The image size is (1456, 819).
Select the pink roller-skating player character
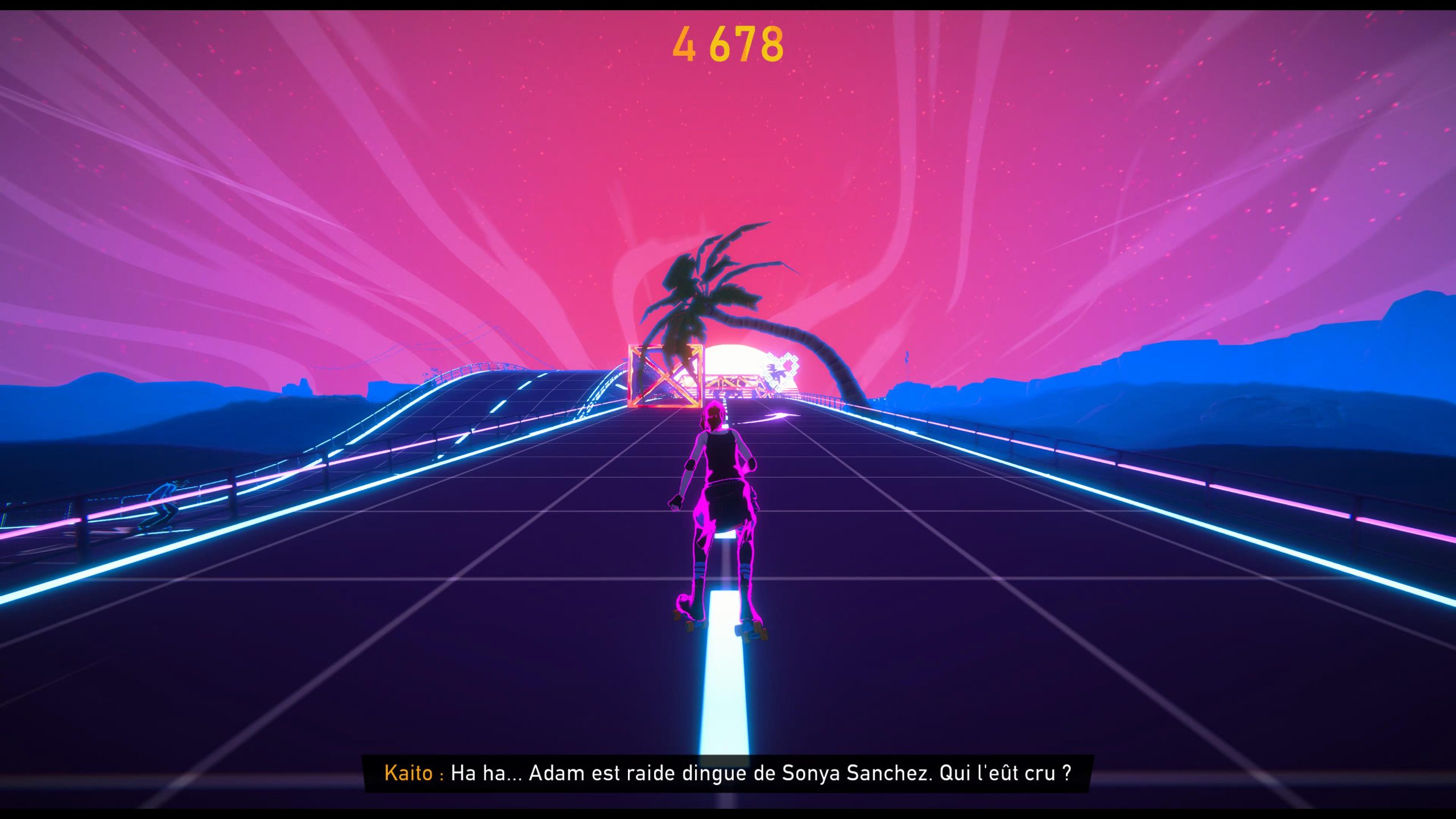[x=719, y=512]
